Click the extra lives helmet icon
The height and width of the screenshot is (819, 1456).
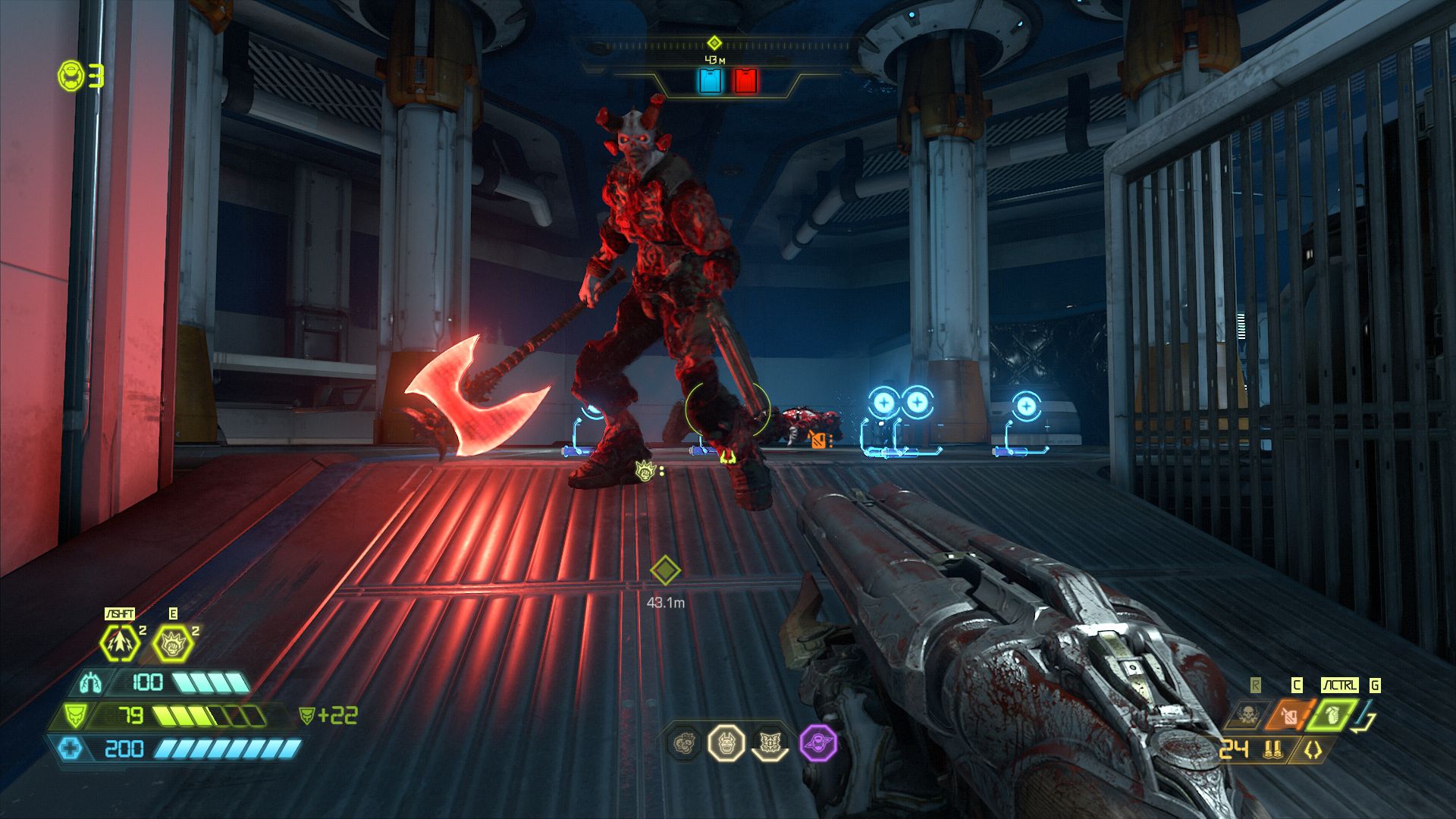click(71, 76)
